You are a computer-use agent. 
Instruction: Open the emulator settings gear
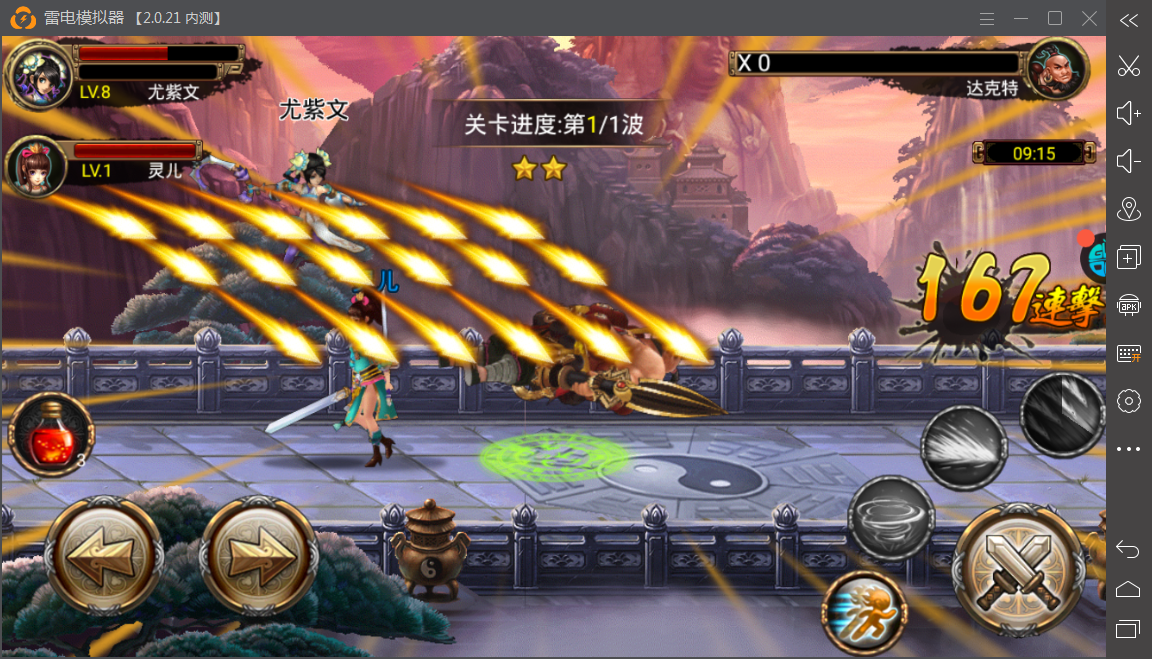point(1129,401)
